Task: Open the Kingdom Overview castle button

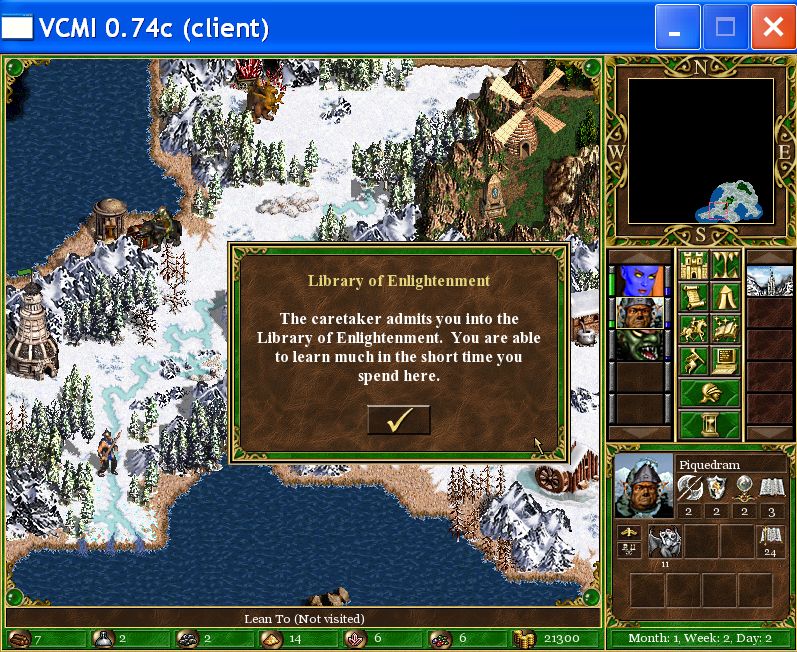Action: 693,266
